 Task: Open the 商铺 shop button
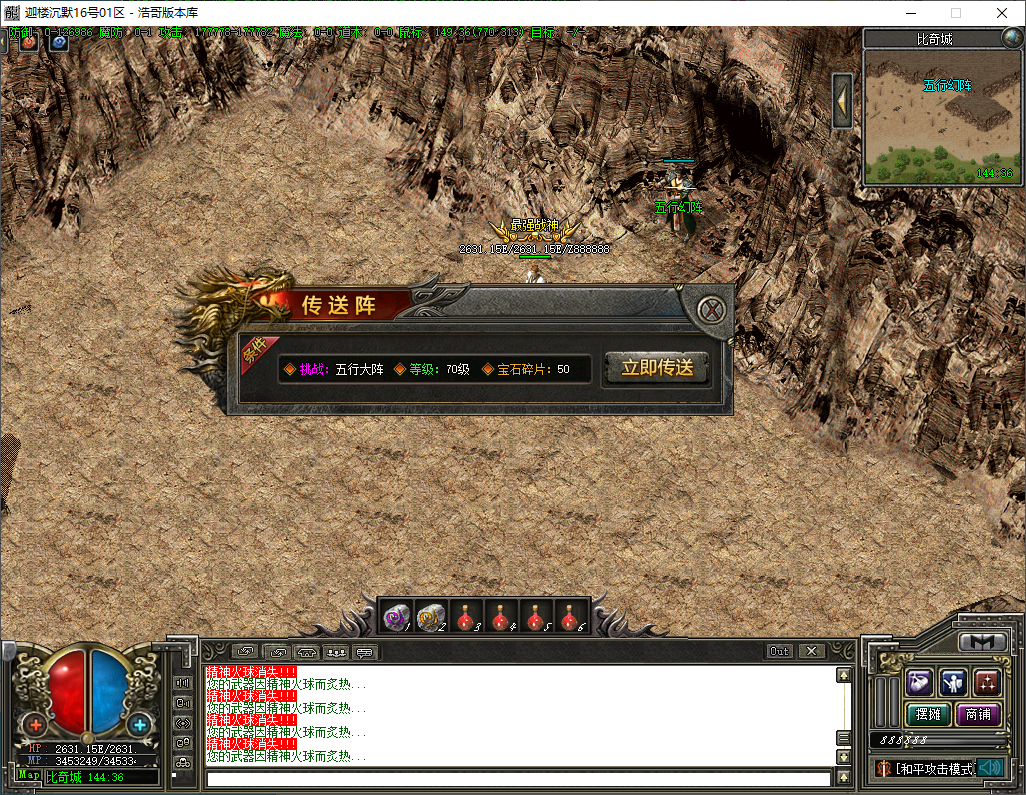[978, 714]
